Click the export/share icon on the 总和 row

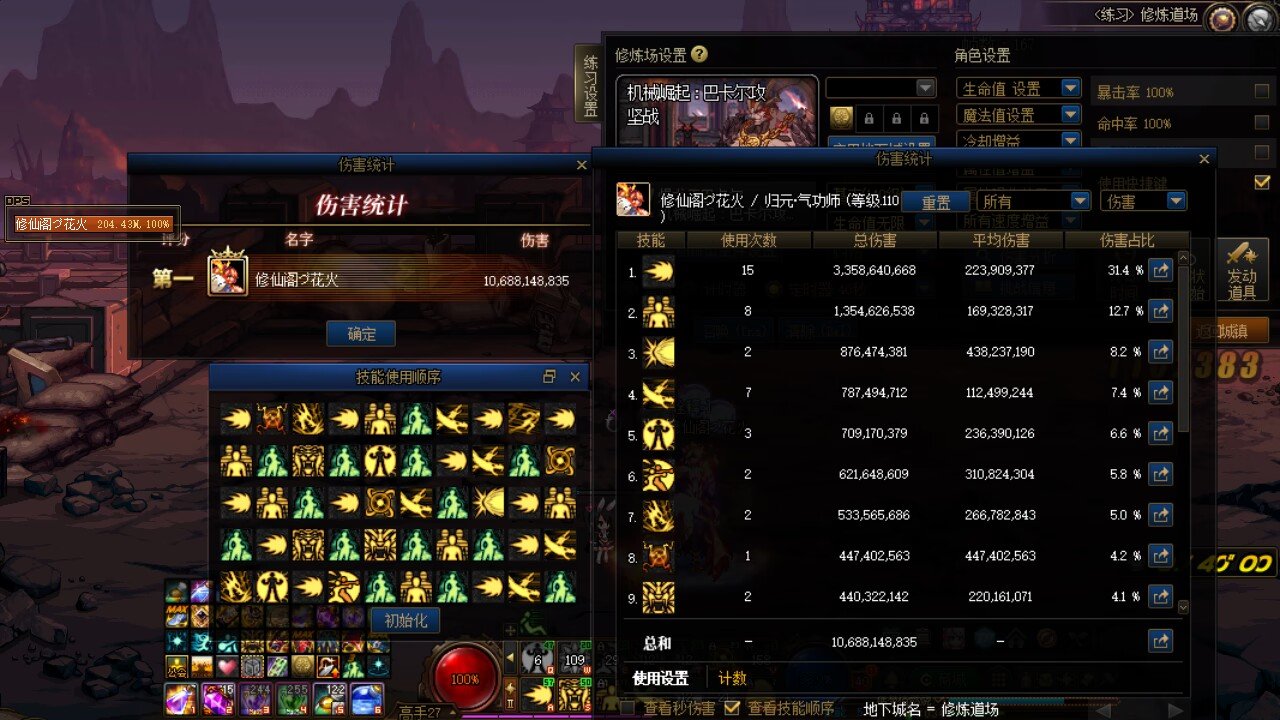pos(1160,641)
